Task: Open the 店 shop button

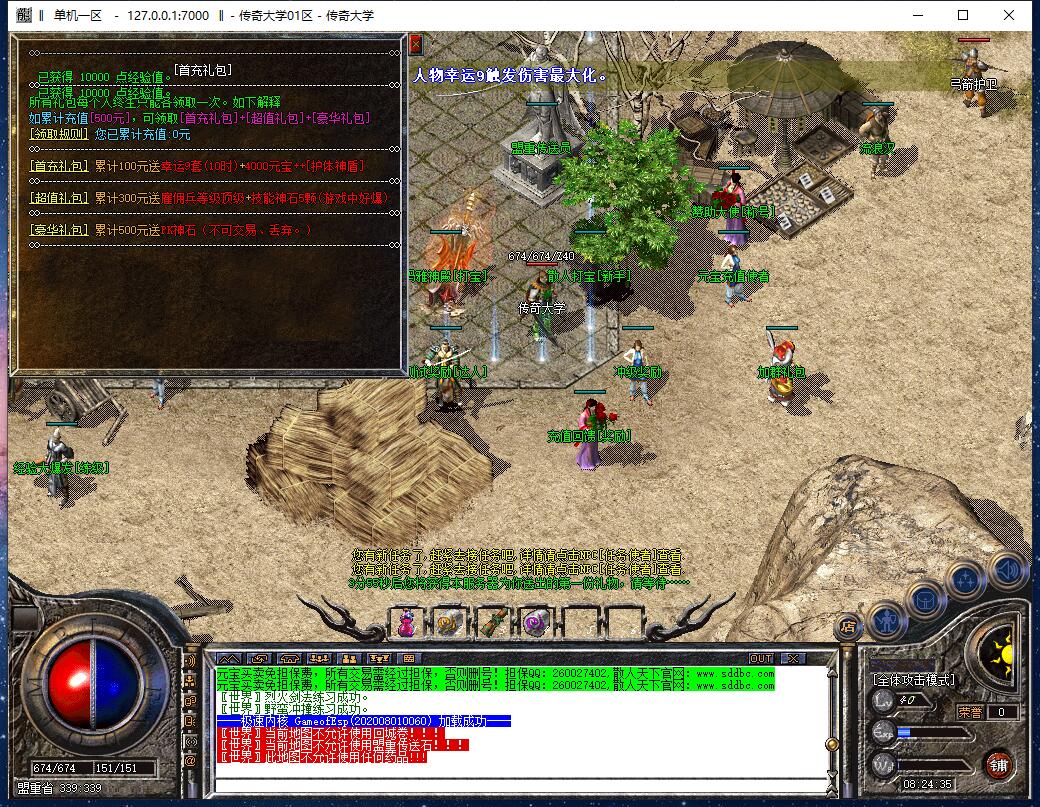Action: point(847,626)
